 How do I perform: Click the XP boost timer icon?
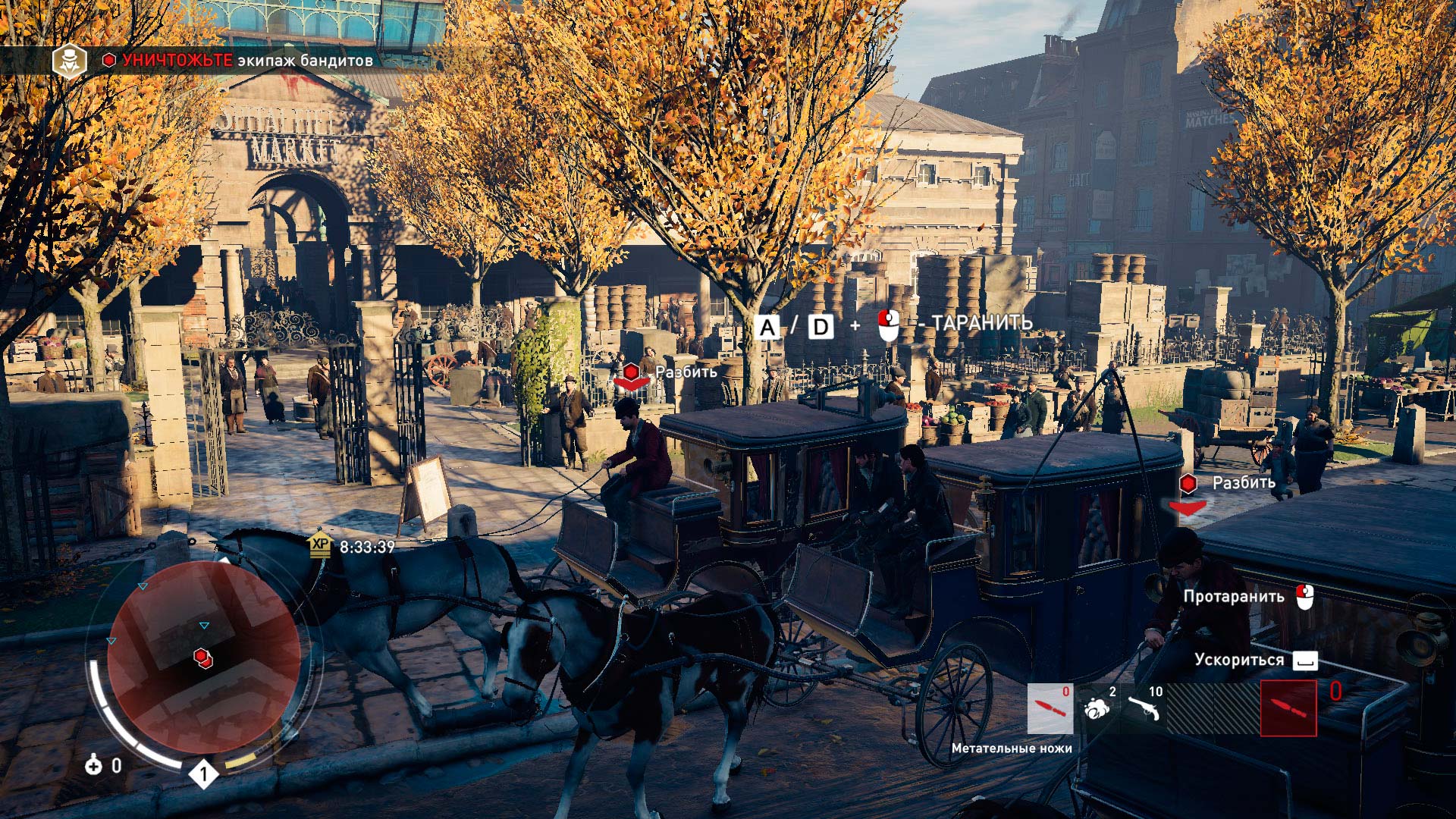(320, 545)
